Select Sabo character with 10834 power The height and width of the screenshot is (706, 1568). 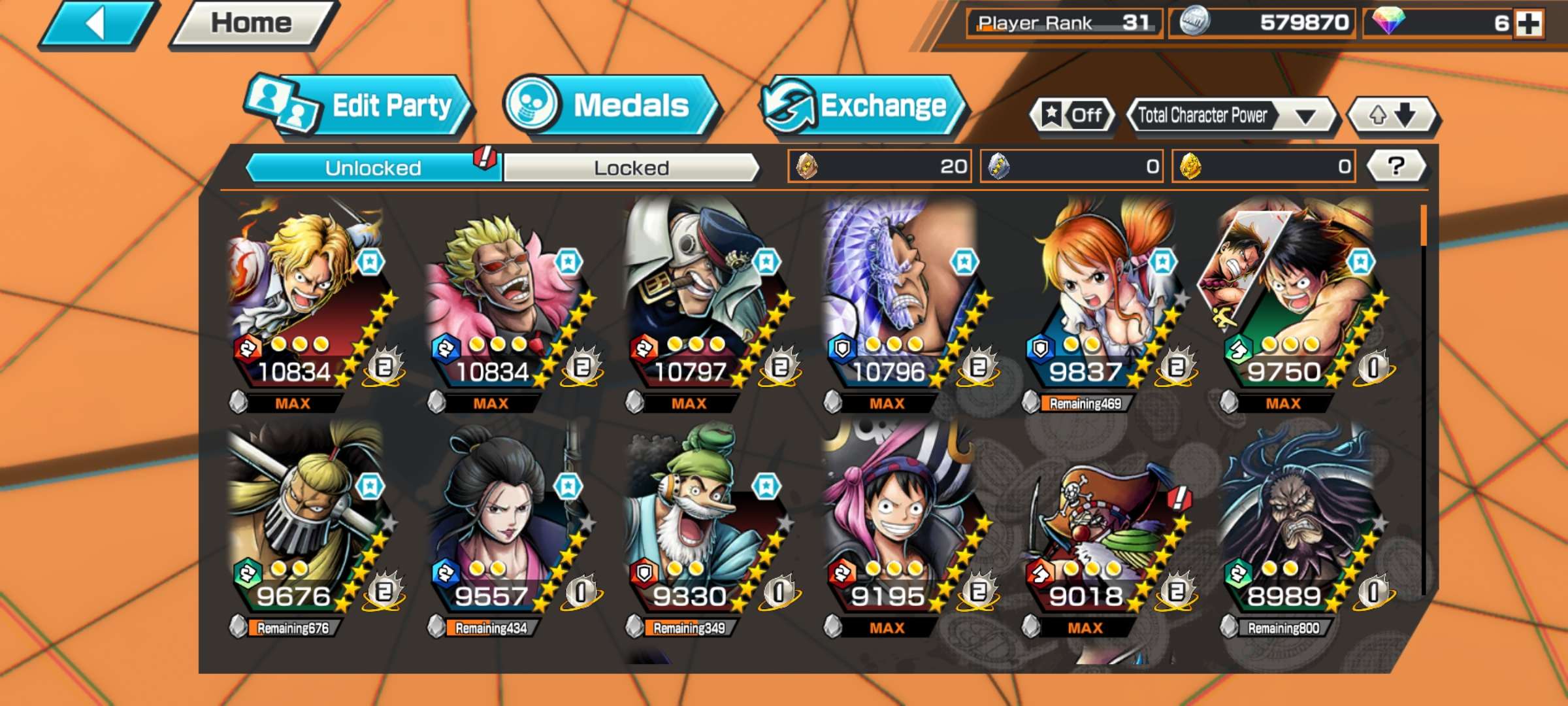click(x=307, y=301)
